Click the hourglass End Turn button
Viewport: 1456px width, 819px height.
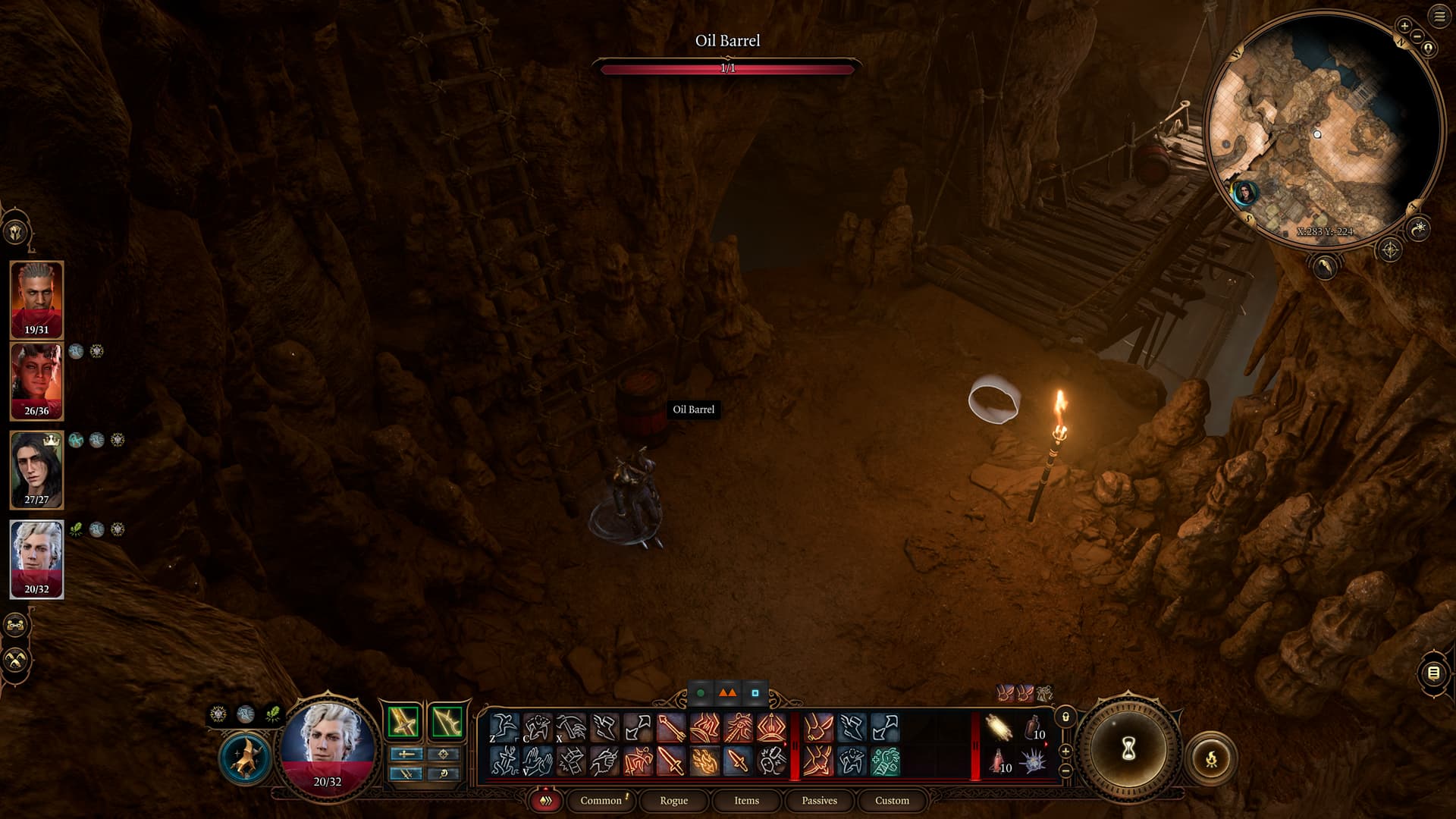pyautogui.click(x=1128, y=749)
